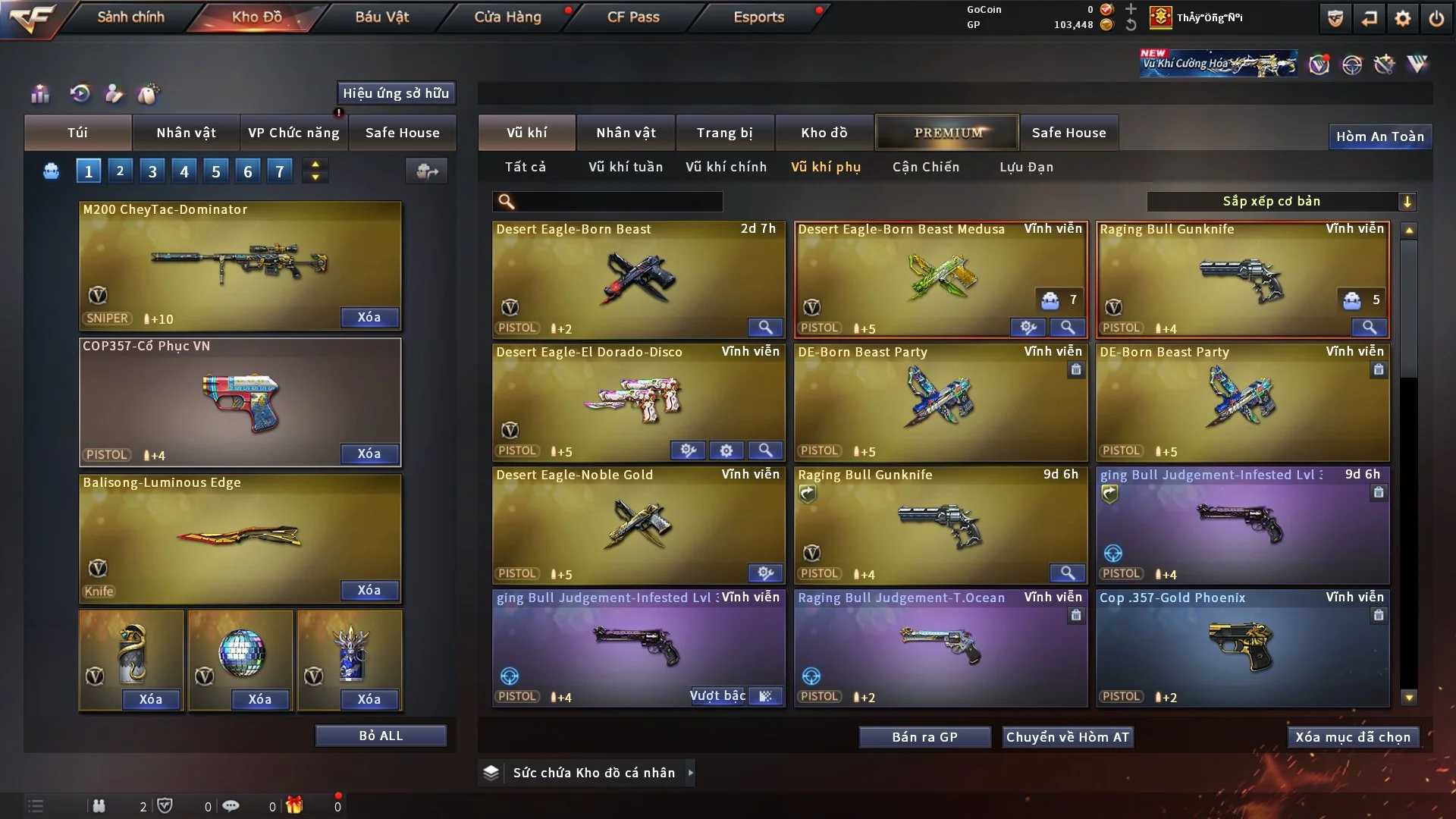Open the Sảnh chính lobby menu
This screenshot has width=1456, height=819.
pyautogui.click(x=130, y=17)
